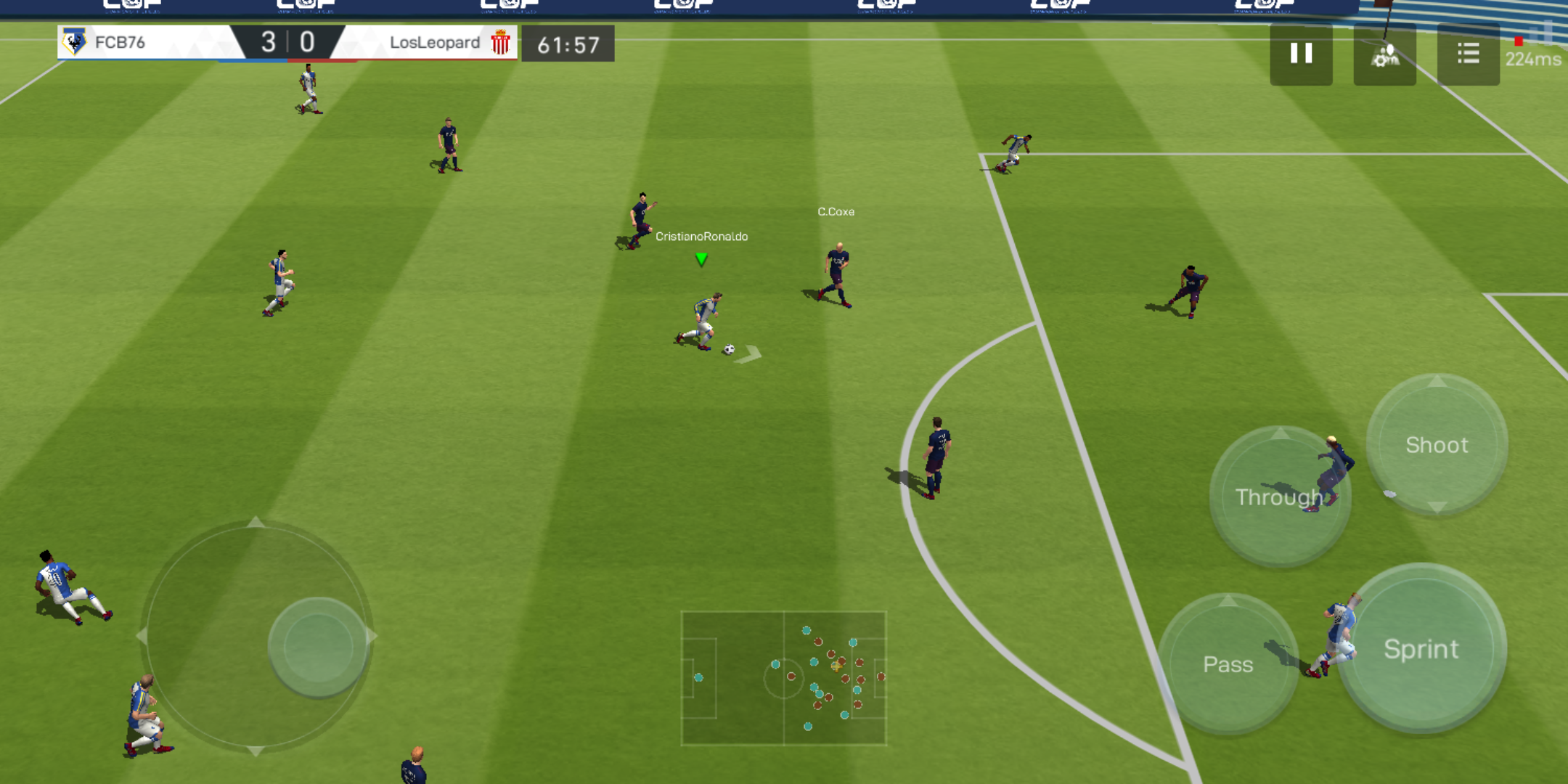Tap the Shoot button
1568x784 pixels.
tap(1437, 444)
